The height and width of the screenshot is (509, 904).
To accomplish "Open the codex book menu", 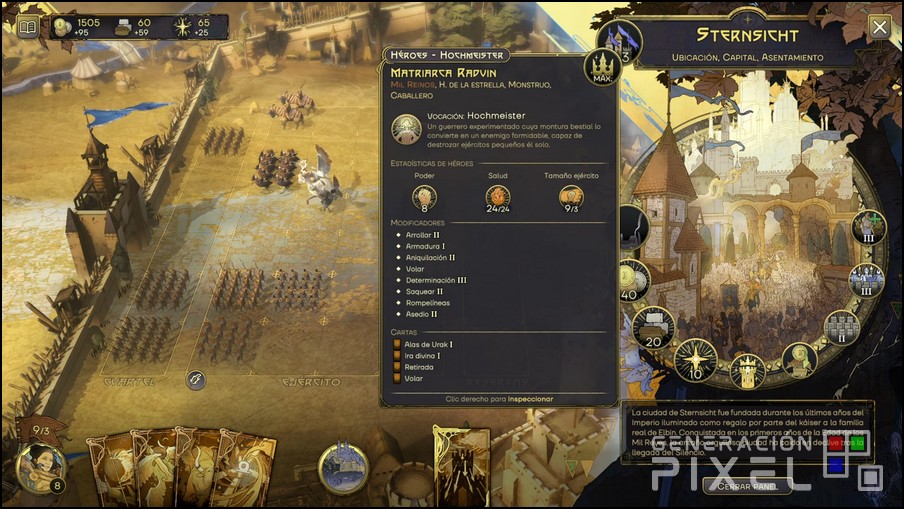I will (x=28, y=26).
